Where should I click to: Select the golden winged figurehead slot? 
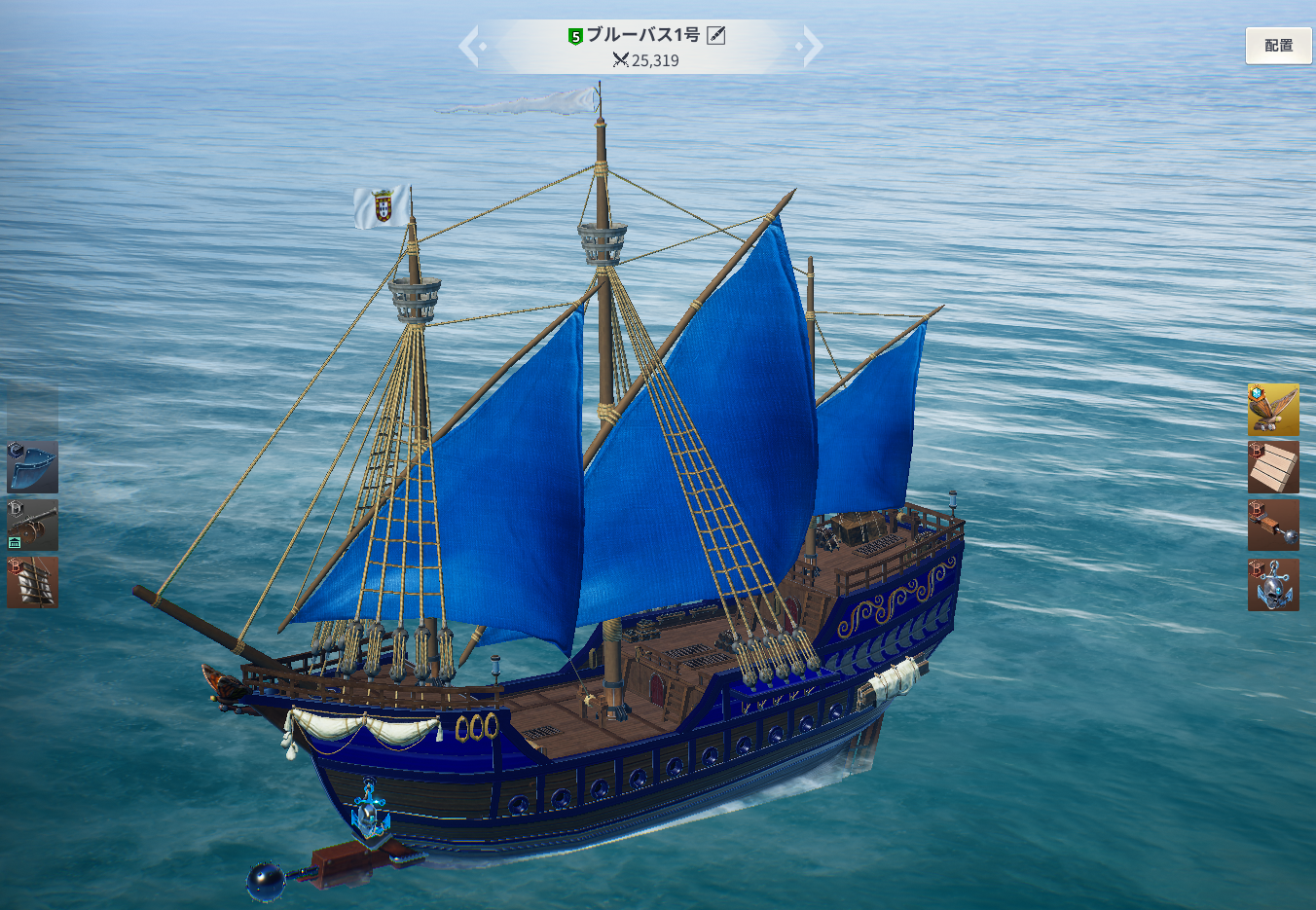coord(1273,409)
